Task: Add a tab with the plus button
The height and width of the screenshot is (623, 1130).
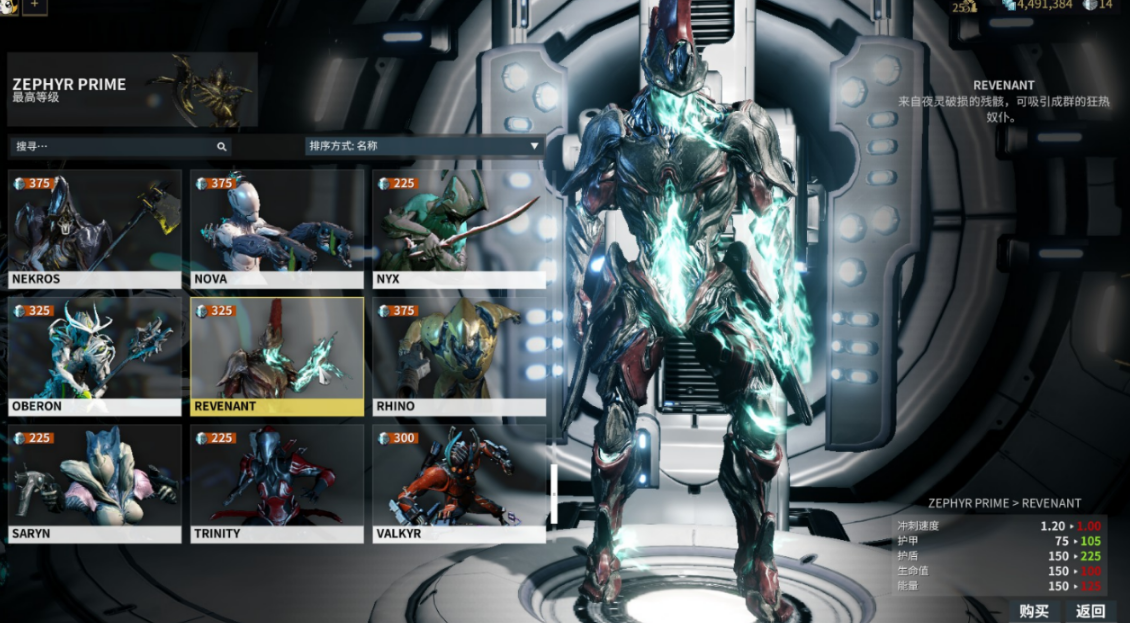Action: coord(35,5)
